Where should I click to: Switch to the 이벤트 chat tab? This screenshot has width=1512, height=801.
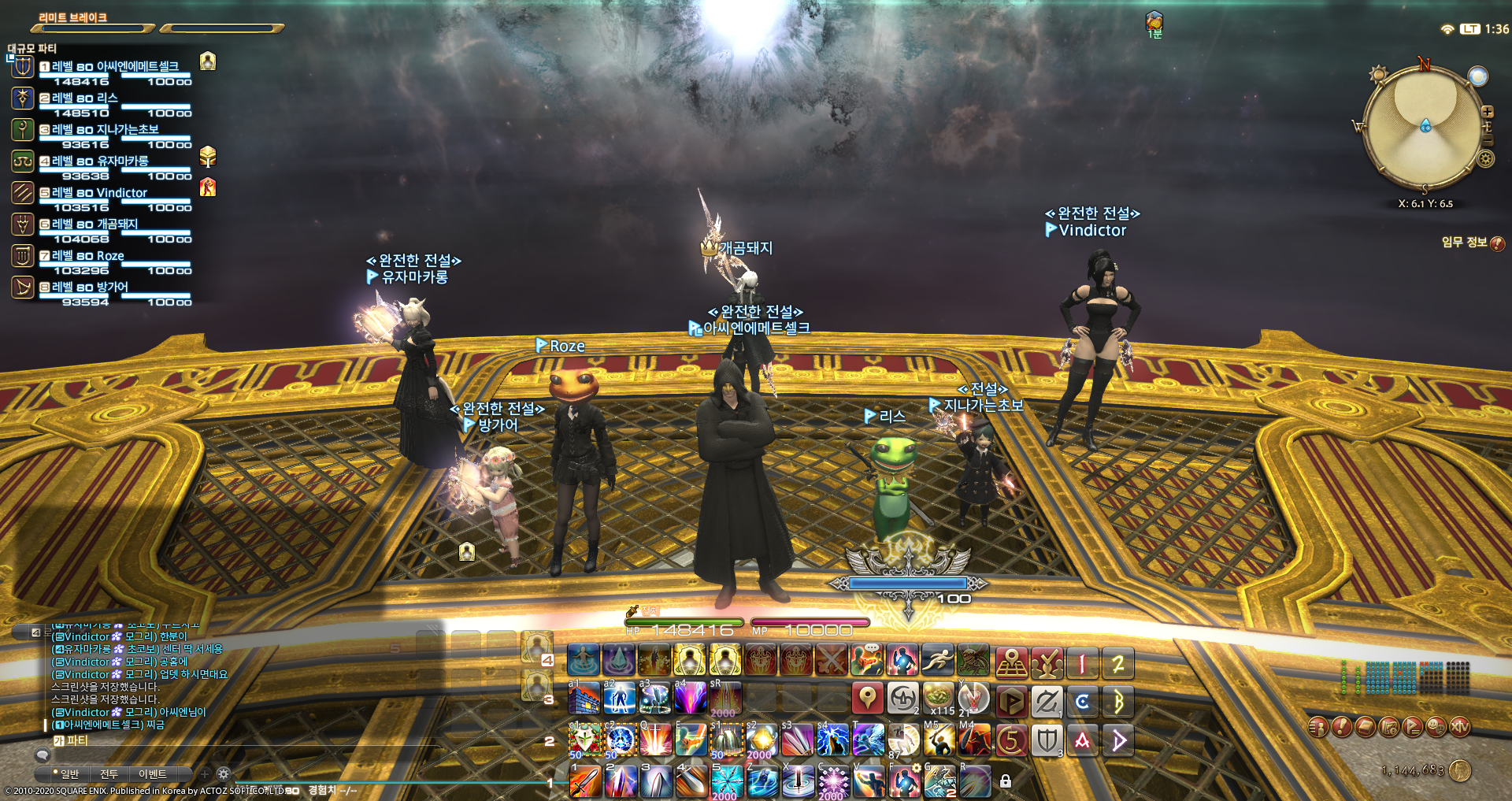(153, 774)
